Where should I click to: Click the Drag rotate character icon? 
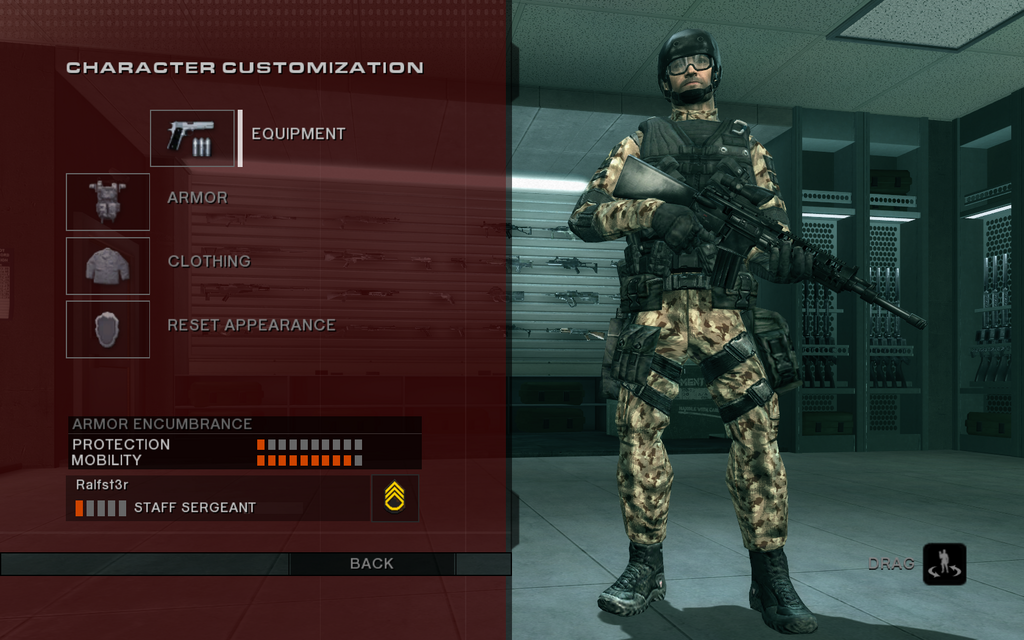pyautogui.click(x=944, y=564)
